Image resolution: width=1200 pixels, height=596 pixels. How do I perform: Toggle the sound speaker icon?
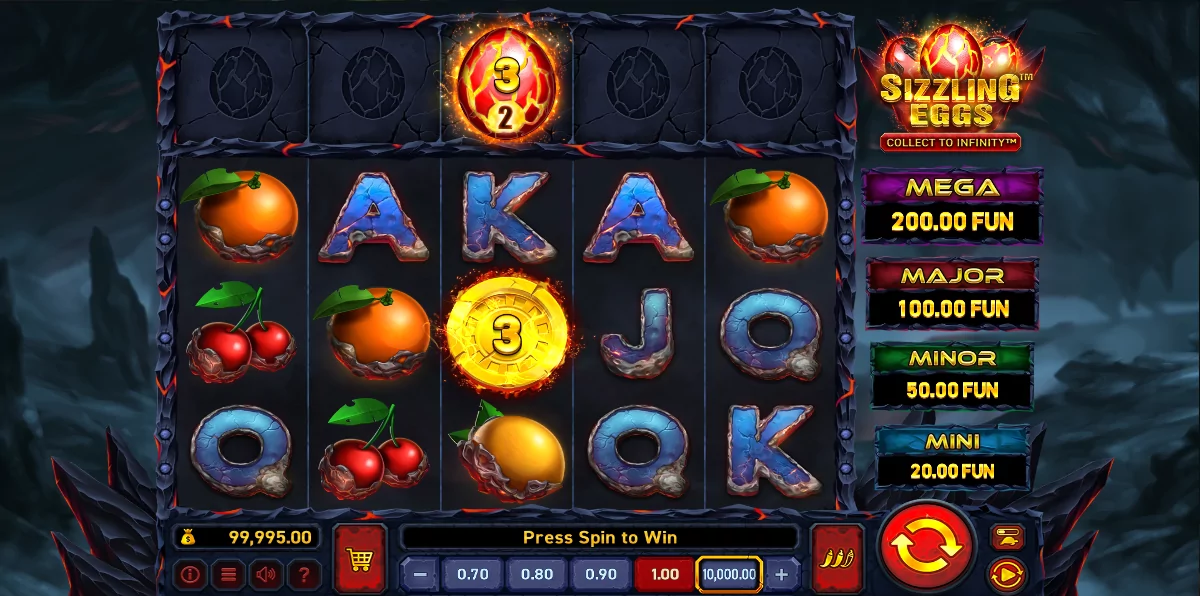pyautogui.click(x=266, y=575)
